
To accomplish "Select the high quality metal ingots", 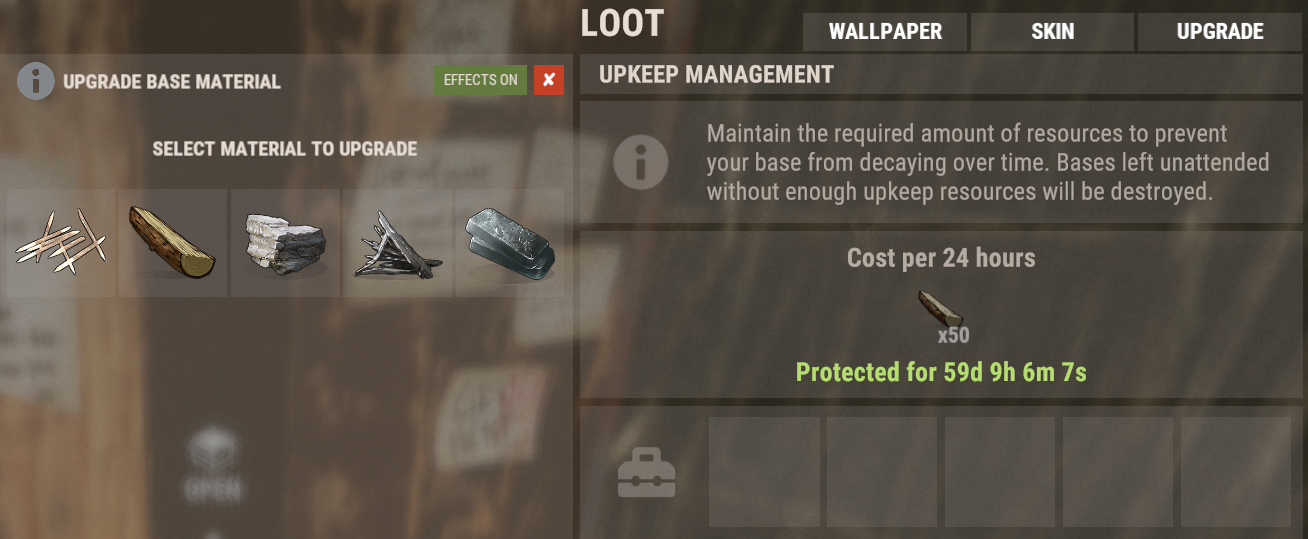I will (x=509, y=244).
